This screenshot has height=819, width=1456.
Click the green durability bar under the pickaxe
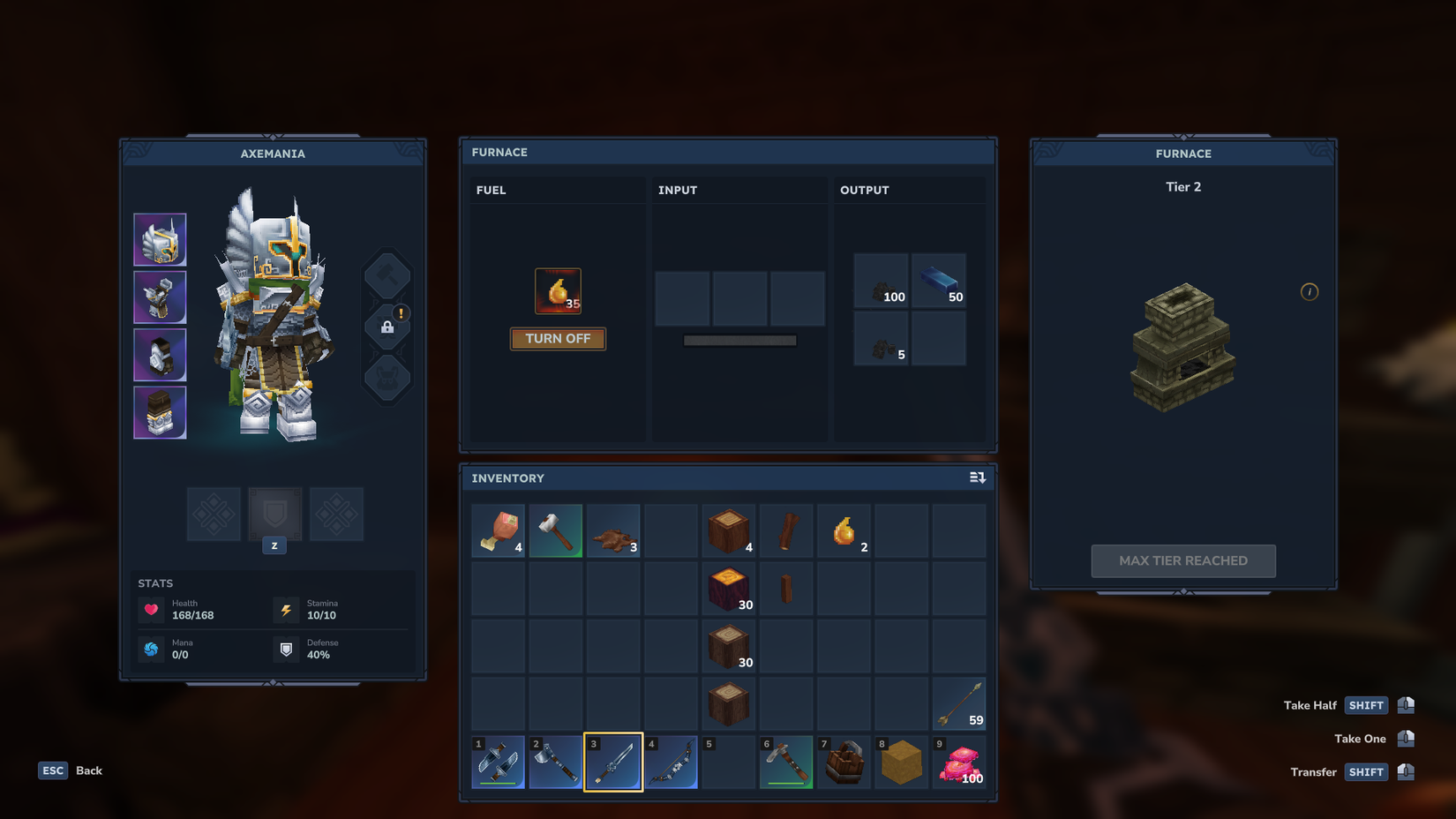click(785, 782)
